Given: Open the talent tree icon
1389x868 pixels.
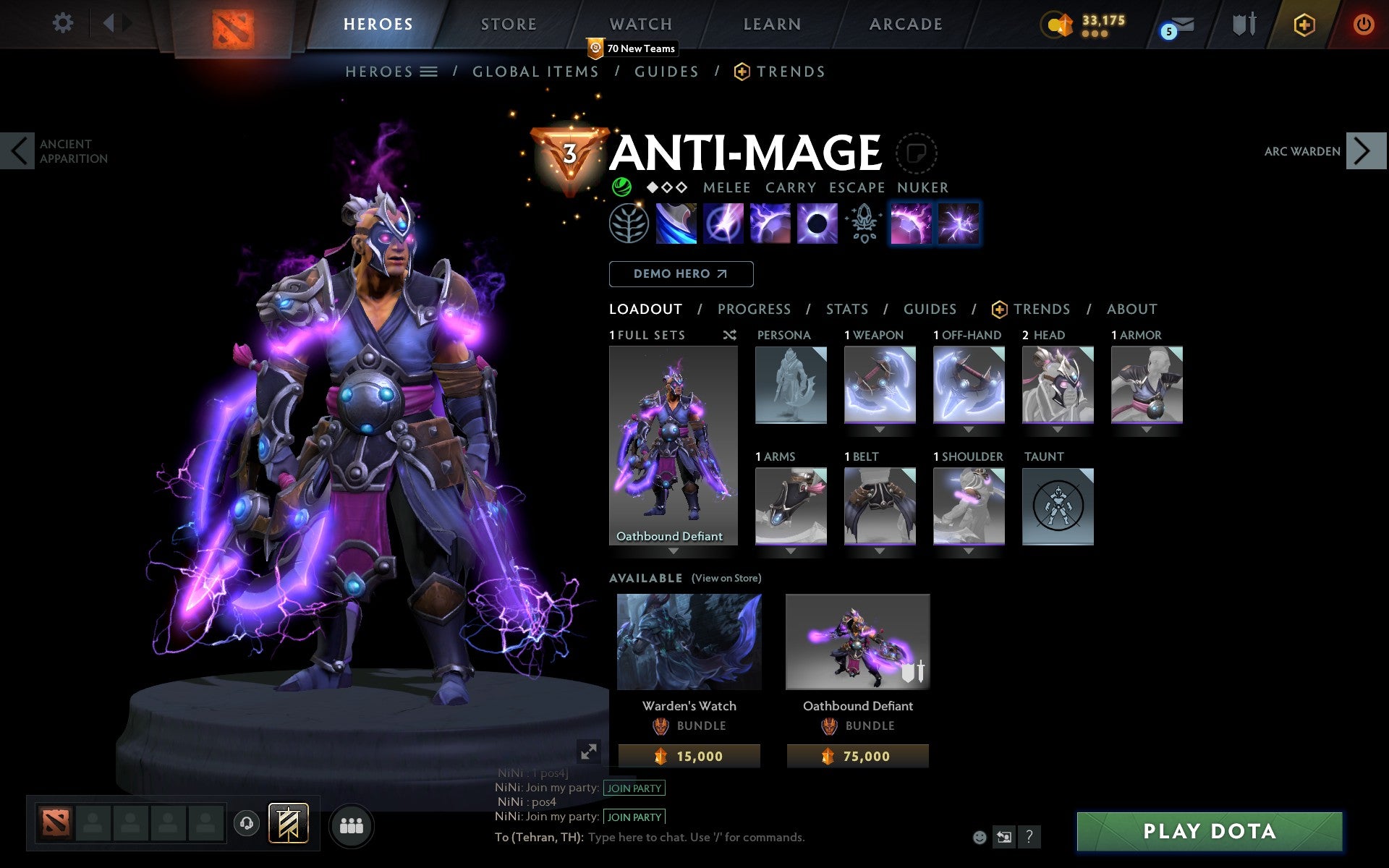Looking at the screenshot, I should (628, 224).
